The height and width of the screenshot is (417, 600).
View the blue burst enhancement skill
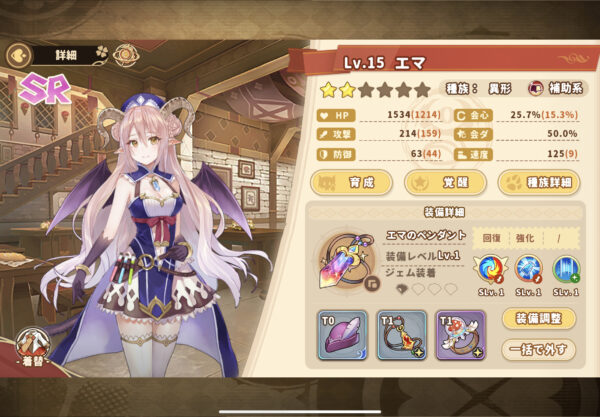click(531, 269)
